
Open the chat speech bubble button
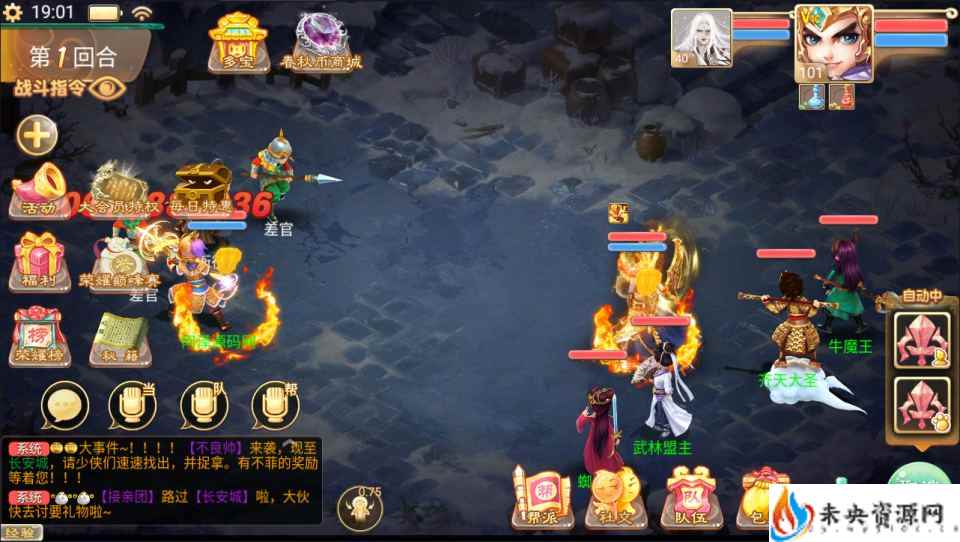[x=65, y=406]
